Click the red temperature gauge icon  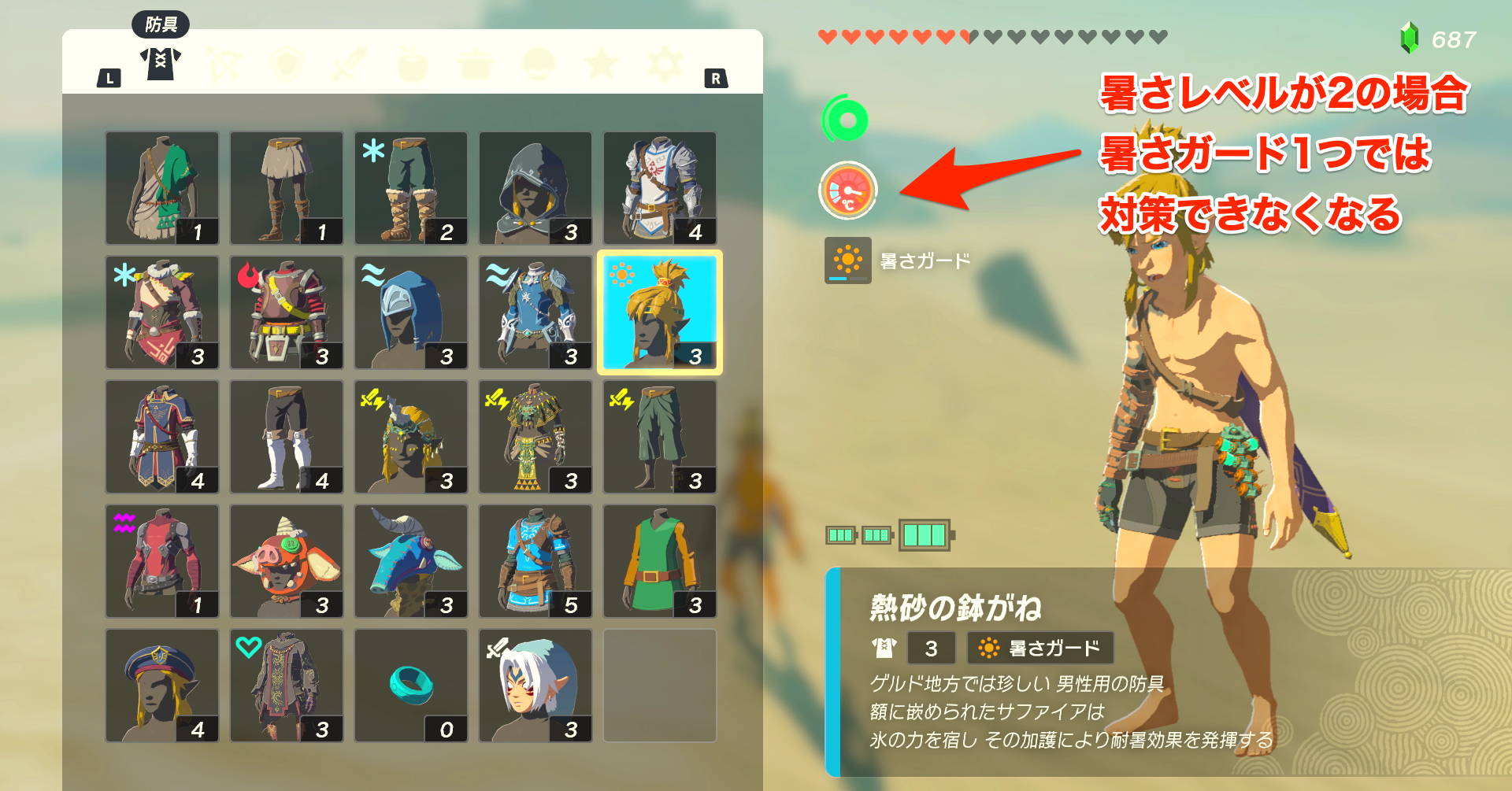click(847, 189)
